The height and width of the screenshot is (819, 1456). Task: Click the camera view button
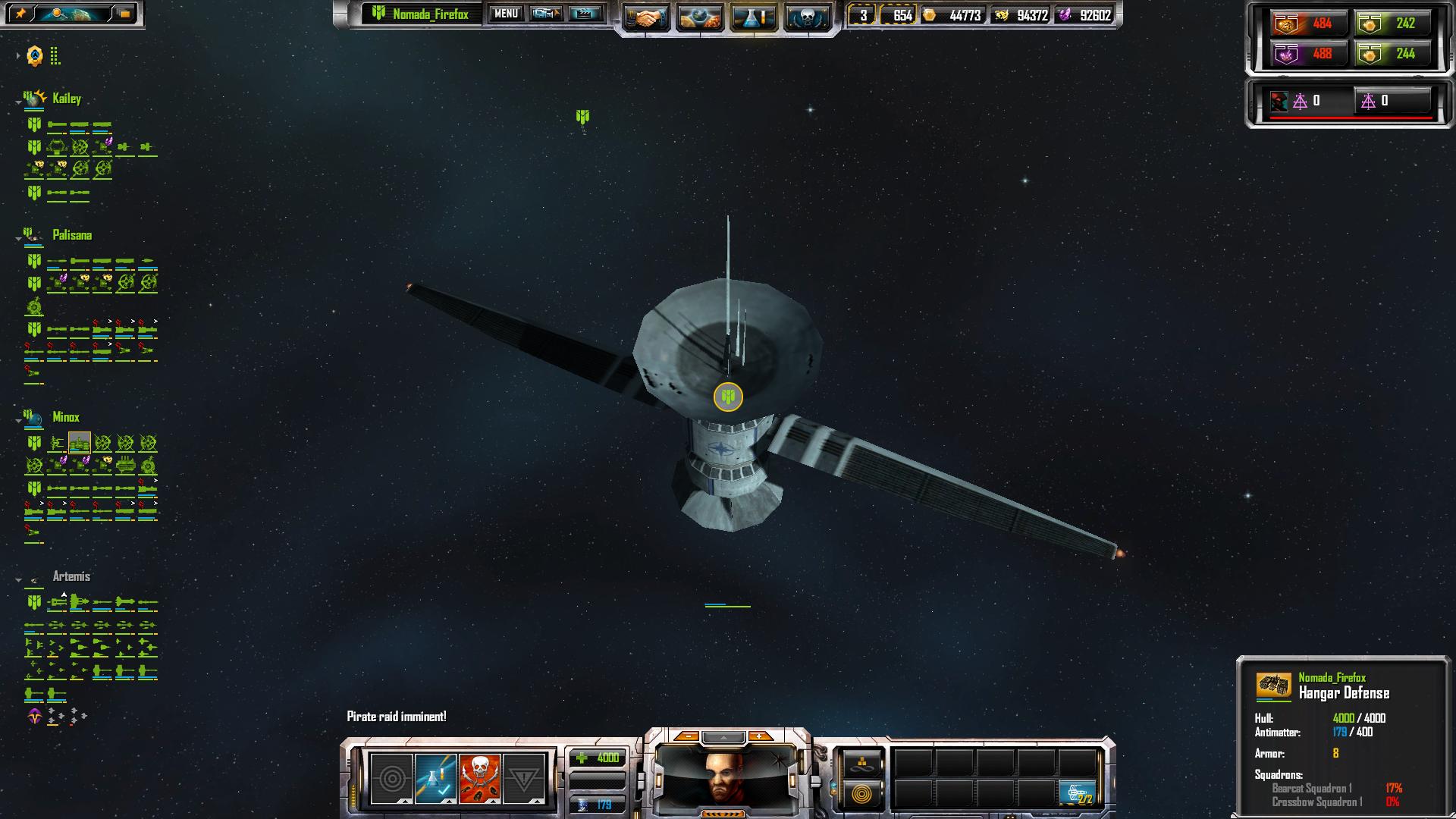545,14
